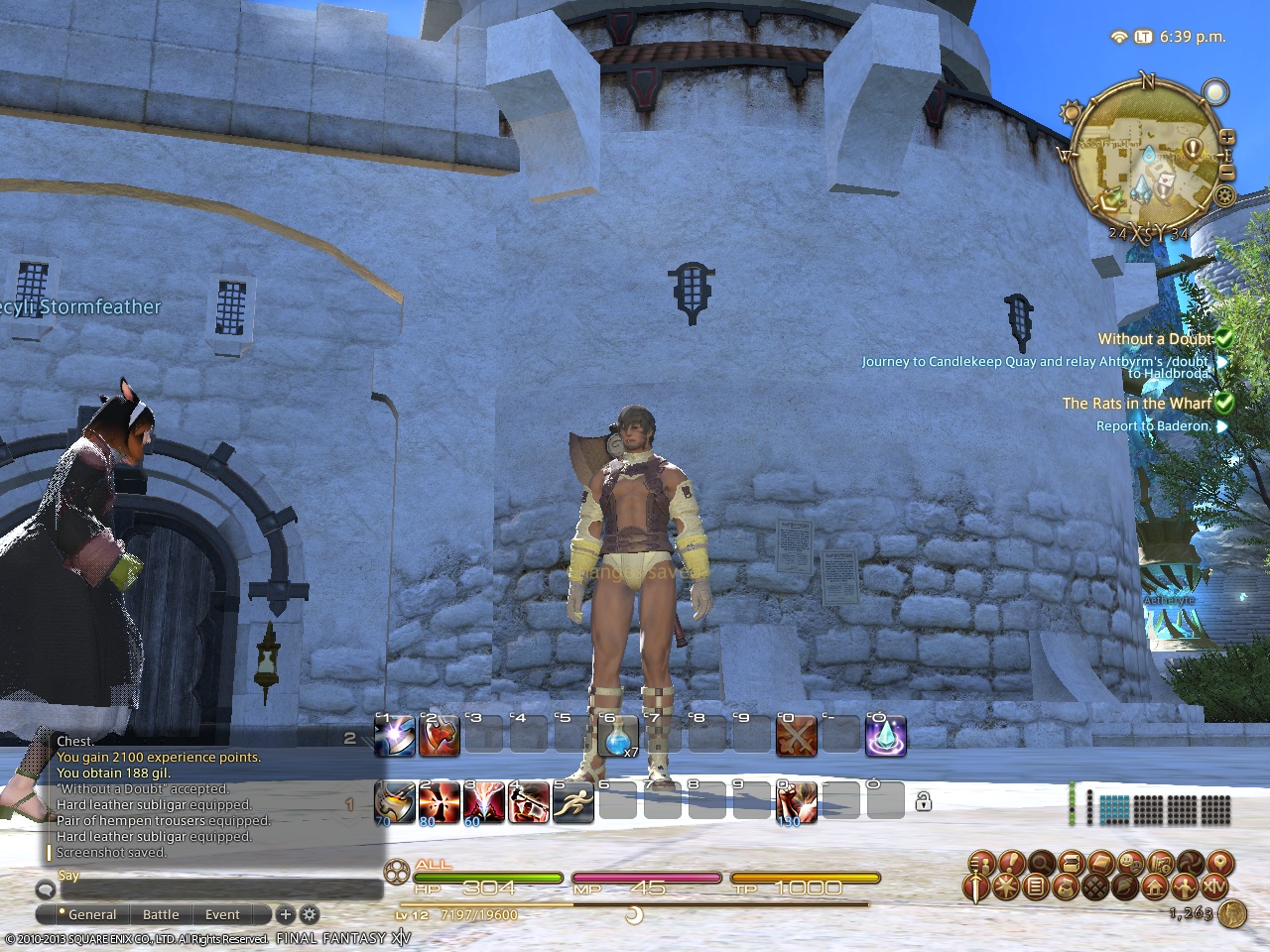Zoom in the minimap with plus button
The image size is (1270, 952).
(1227, 137)
